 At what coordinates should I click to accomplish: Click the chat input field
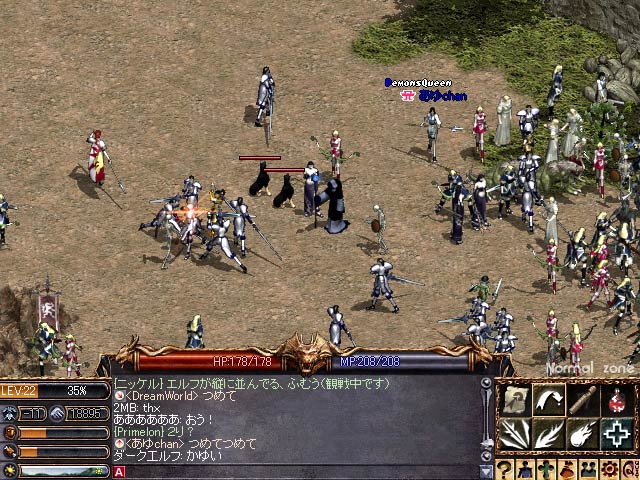(x=300, y=472)
